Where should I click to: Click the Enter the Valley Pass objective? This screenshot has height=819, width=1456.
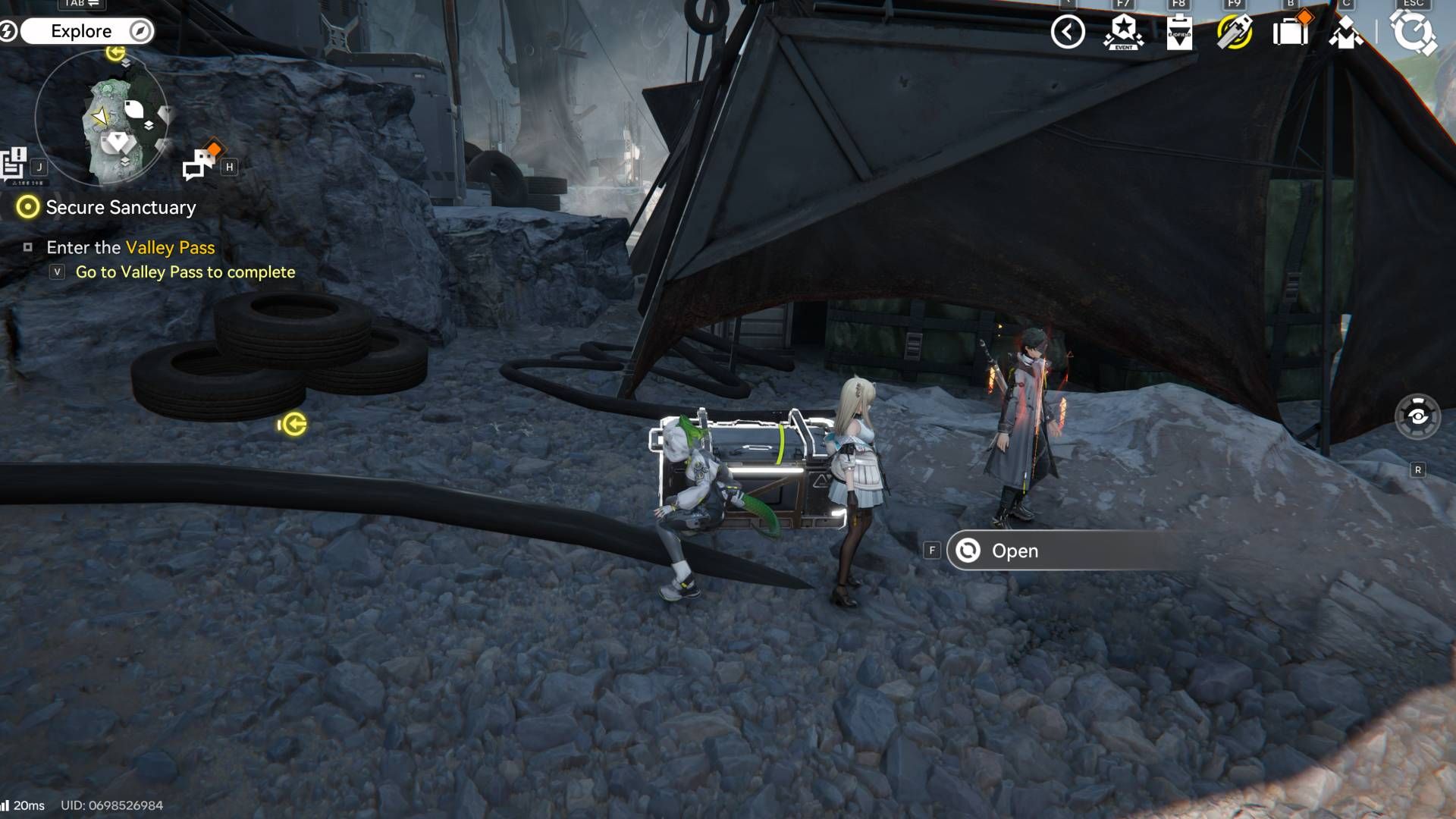(130, 248)
